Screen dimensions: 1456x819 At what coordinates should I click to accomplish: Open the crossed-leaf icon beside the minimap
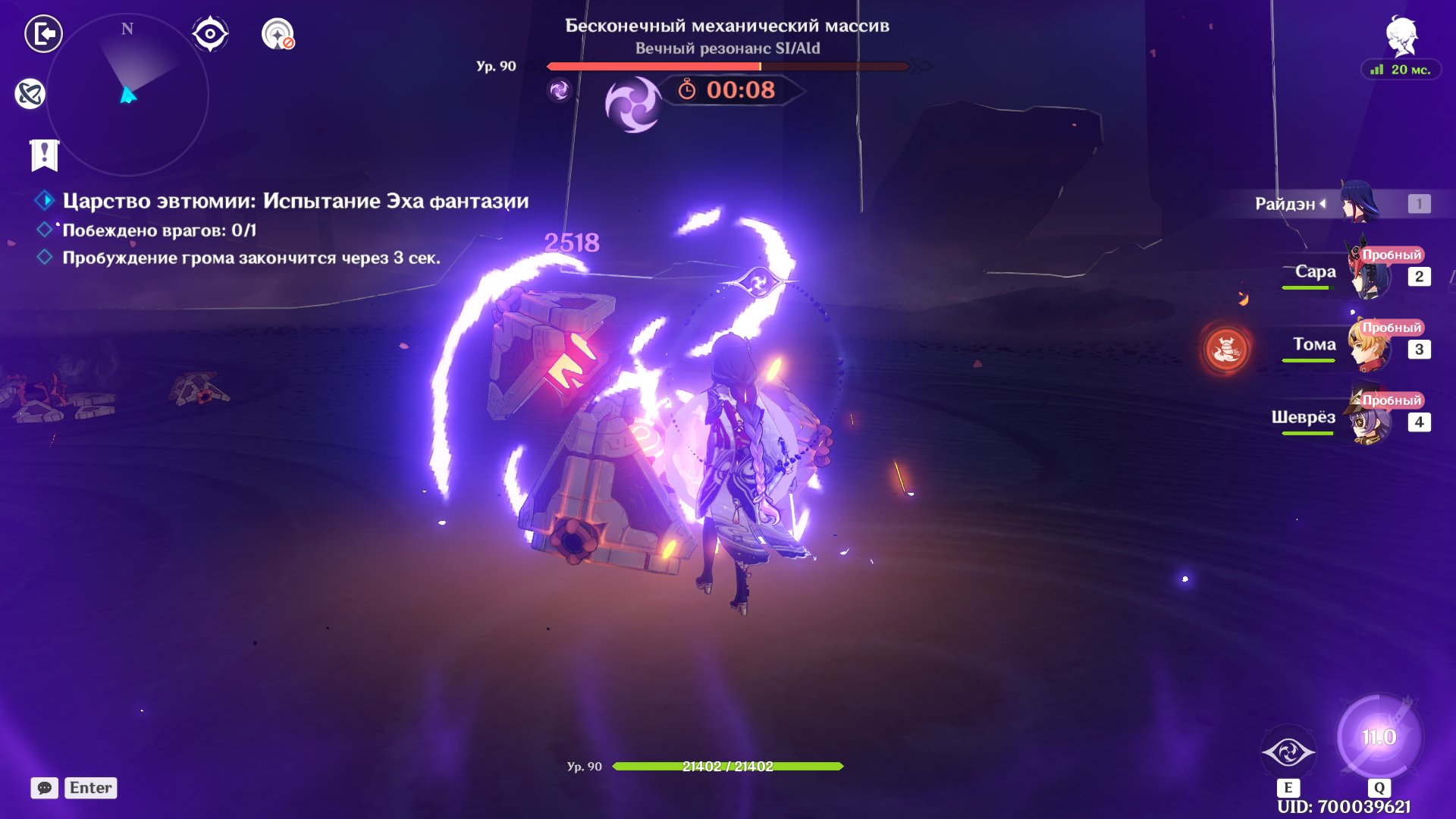pos(30,94)
